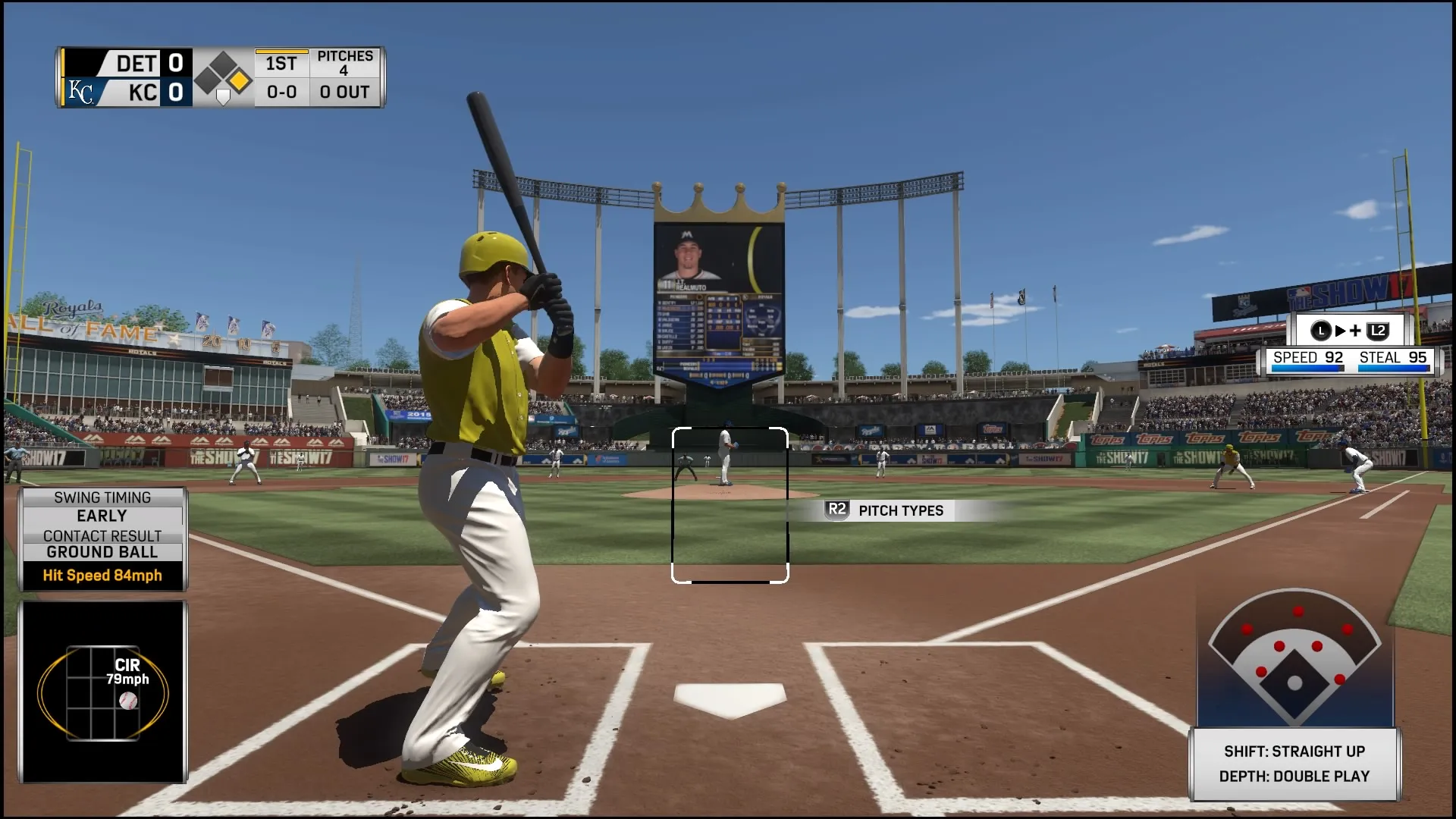Click the SPEED 92 blue progress bar

point(1307,367)
